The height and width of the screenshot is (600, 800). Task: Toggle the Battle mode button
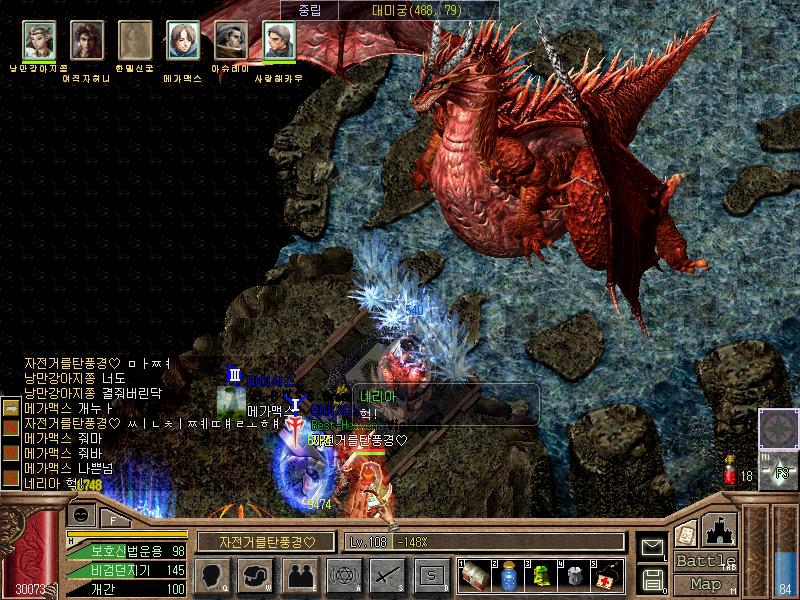(705, 561)
